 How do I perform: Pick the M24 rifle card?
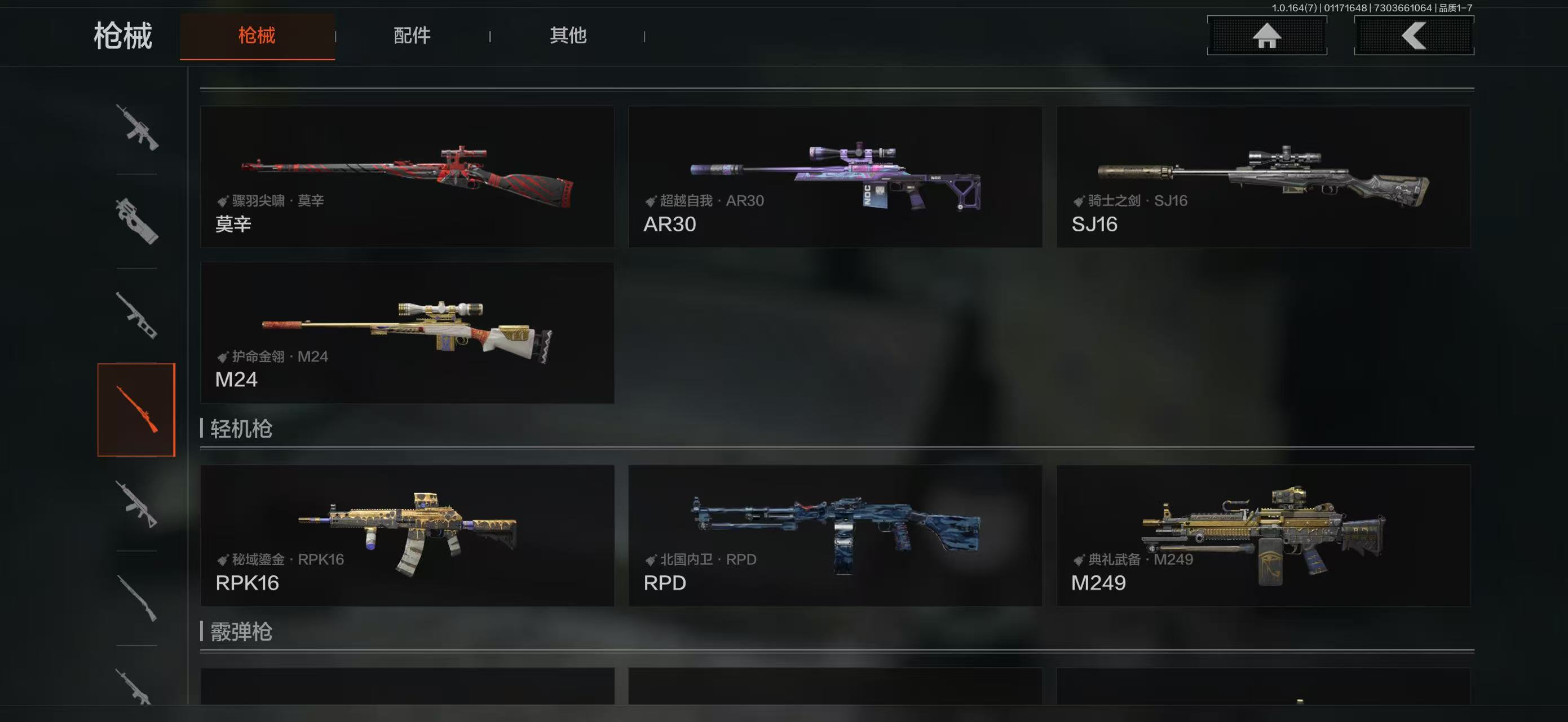point(407,332)
